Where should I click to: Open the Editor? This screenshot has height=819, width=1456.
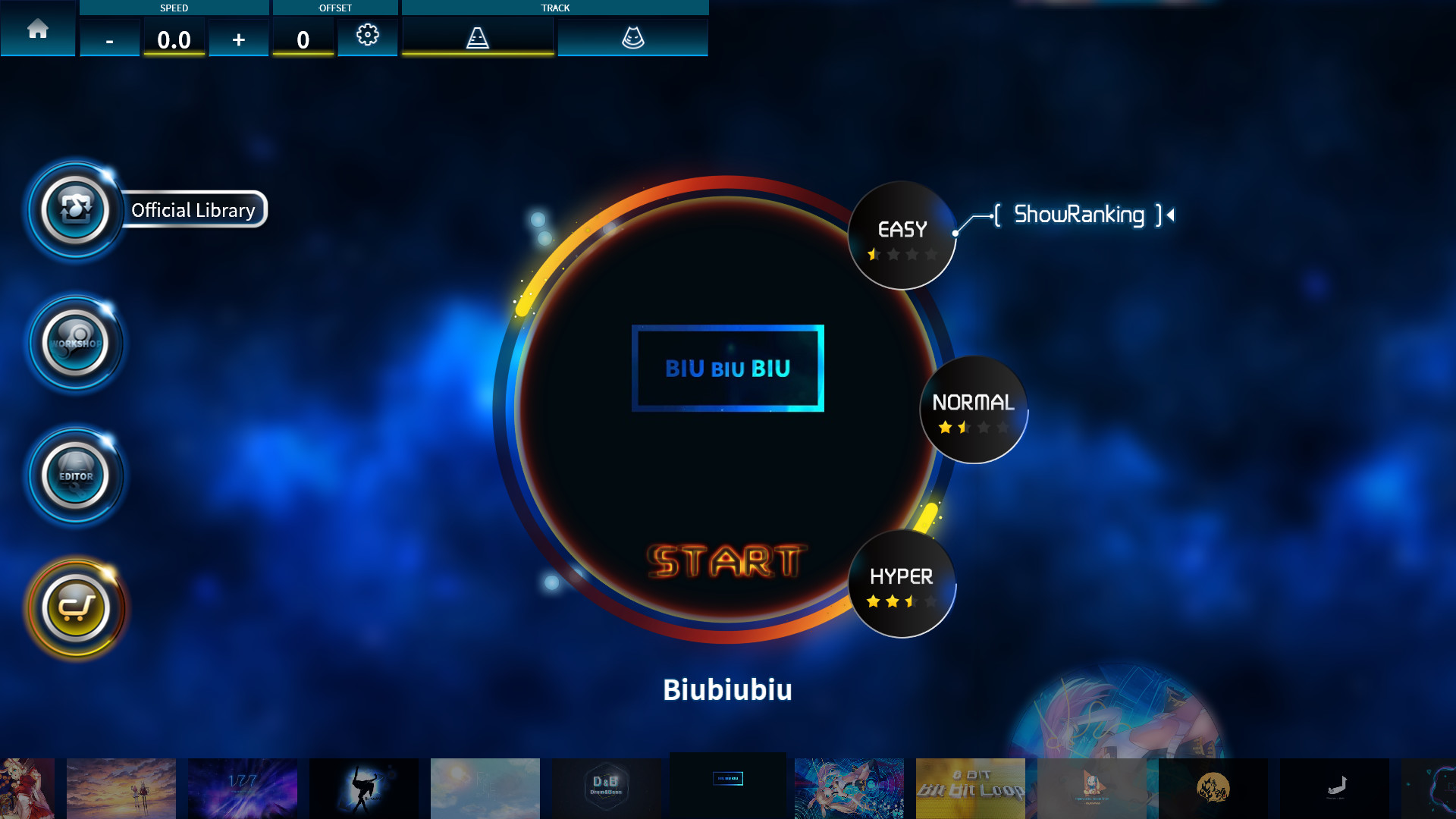(x=76, y=476)
